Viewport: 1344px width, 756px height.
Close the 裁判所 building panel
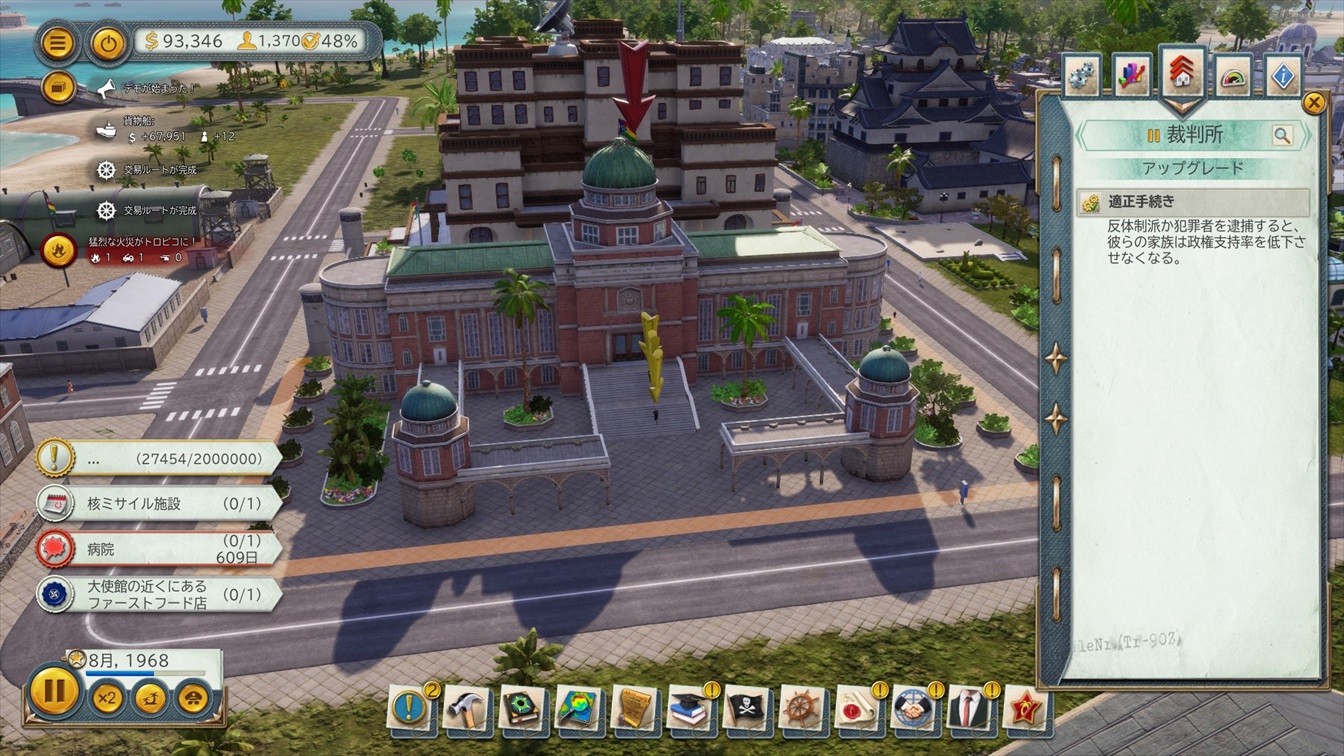tap(1313, 102)
